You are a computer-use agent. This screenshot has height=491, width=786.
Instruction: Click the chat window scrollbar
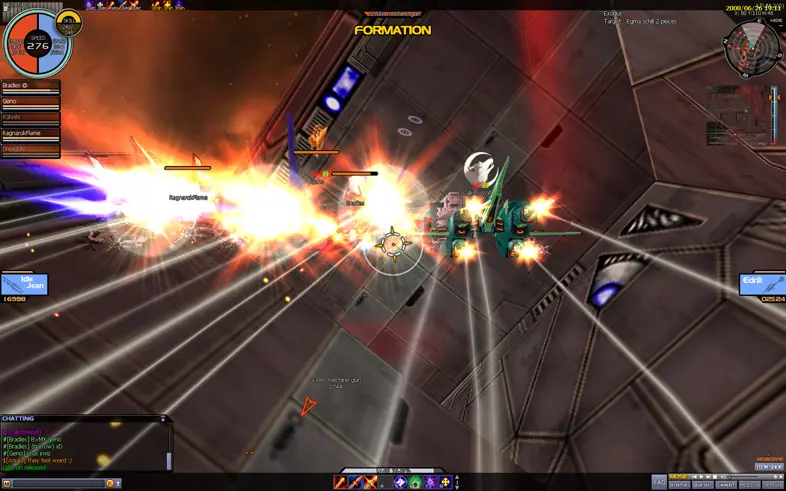(169, 460)
